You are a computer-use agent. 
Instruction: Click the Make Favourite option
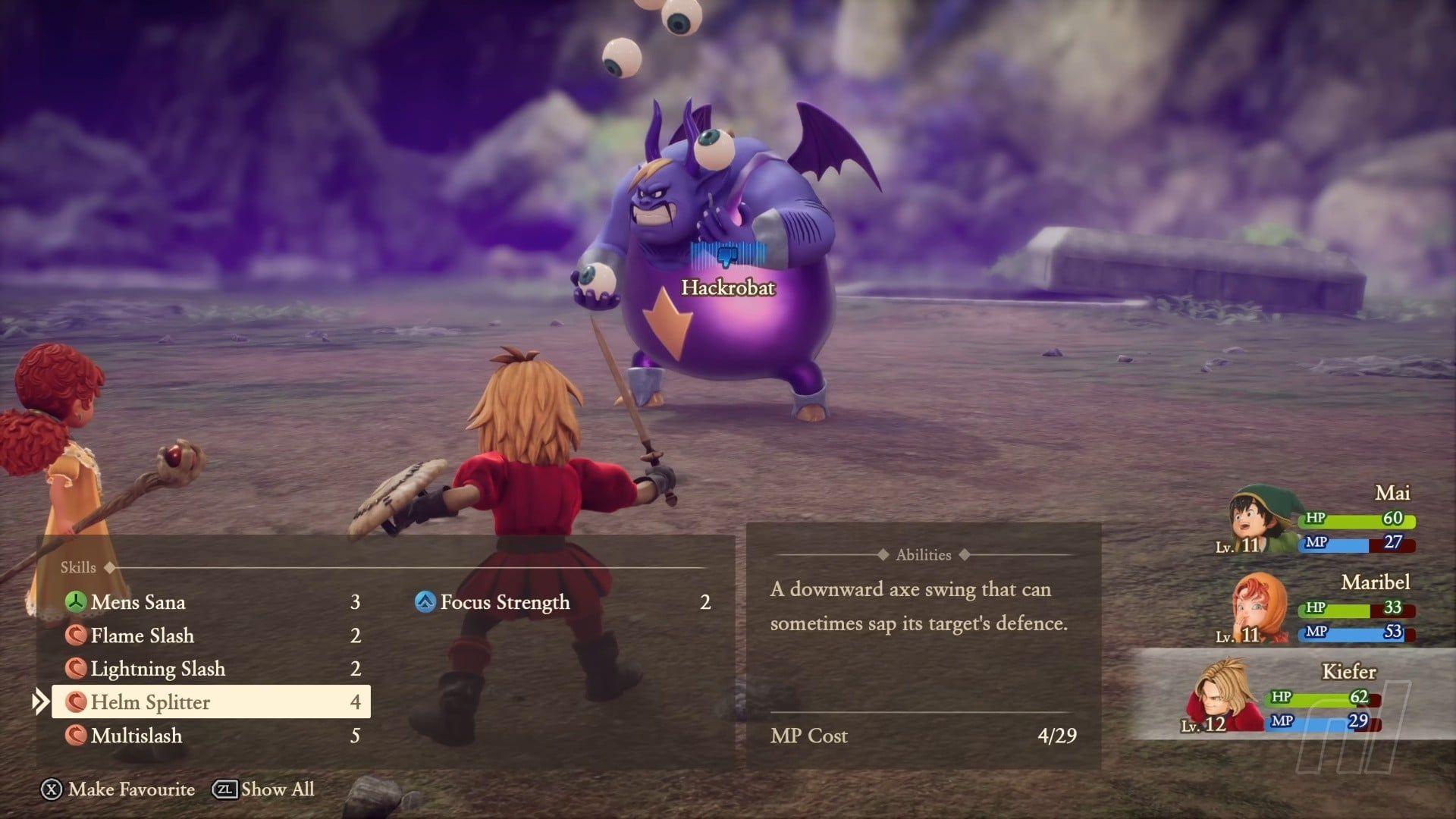click(118, 789)
